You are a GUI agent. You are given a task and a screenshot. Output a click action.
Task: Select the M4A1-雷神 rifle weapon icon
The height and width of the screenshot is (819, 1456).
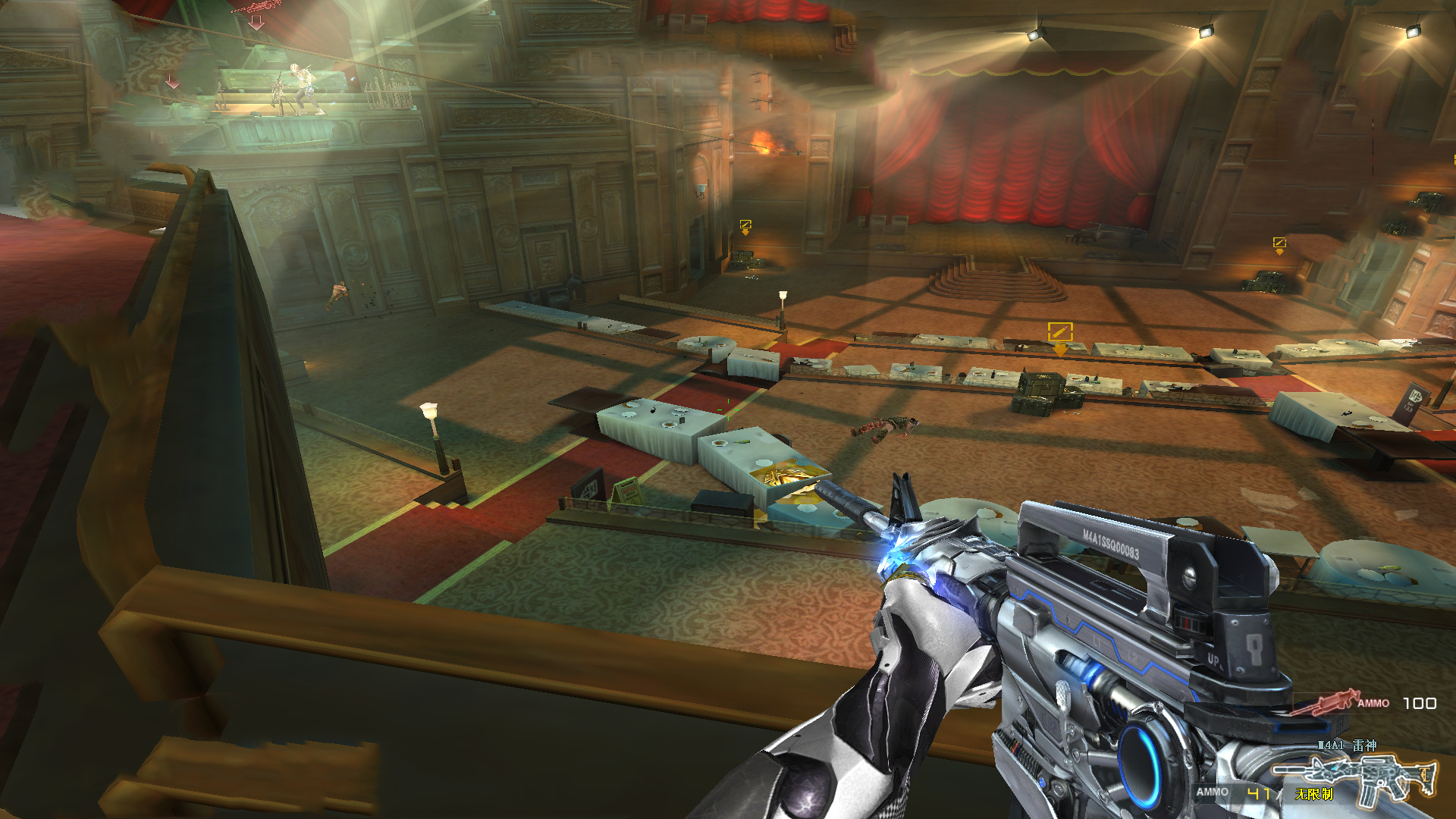(x=1355, y=777)
